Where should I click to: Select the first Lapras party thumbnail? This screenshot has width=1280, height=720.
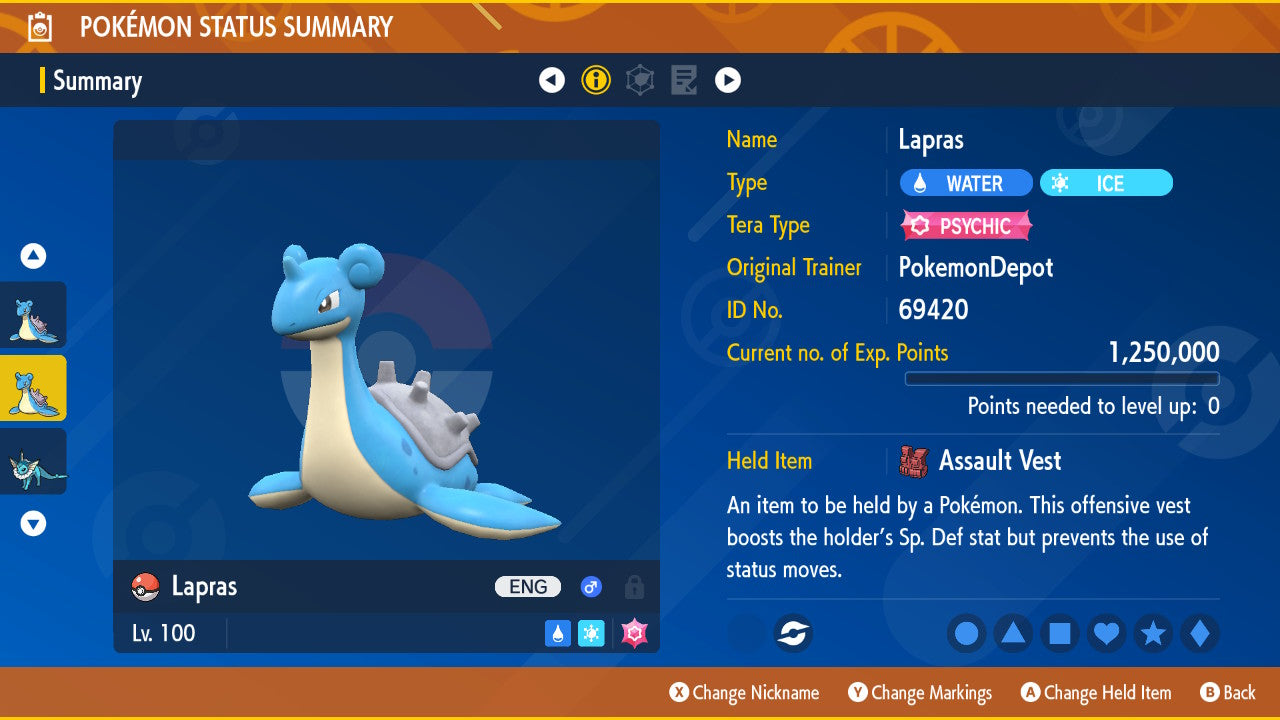[33, 315]
